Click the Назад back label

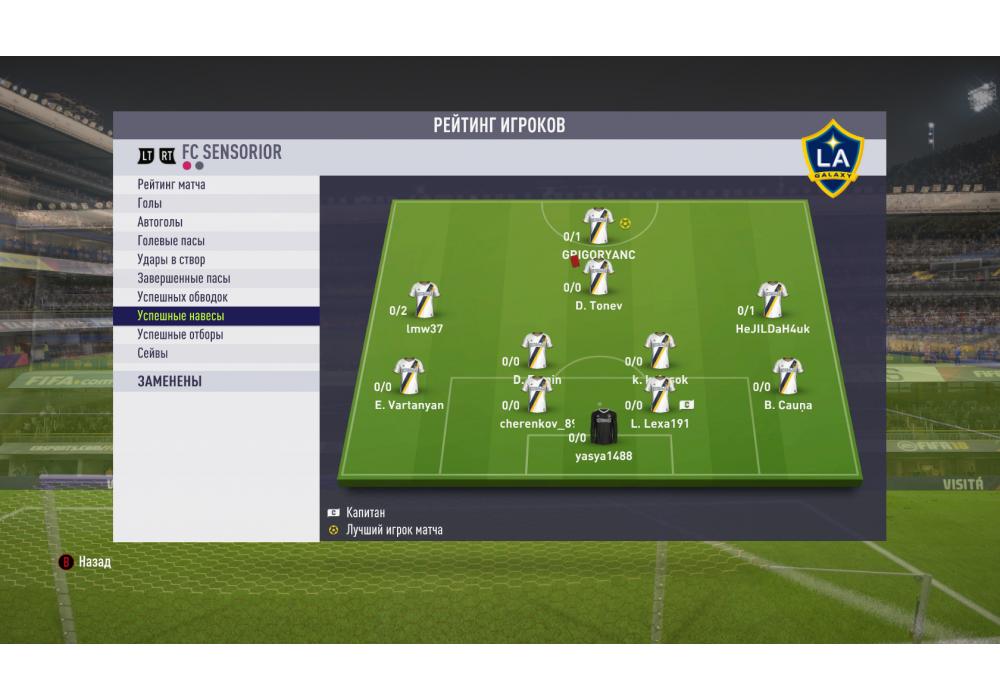click(x=94, y=562)
